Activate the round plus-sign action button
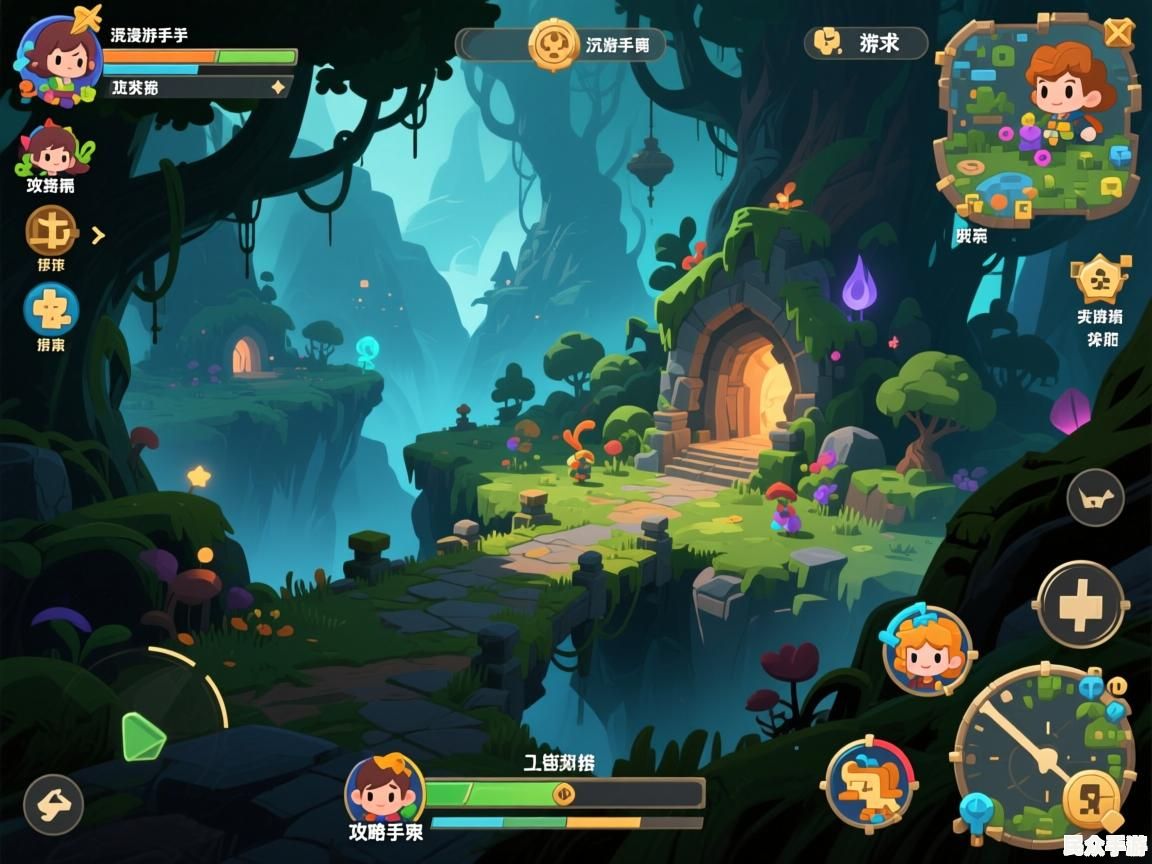The height and width of the screenshot is (864, 1152). coord(1080,604)
